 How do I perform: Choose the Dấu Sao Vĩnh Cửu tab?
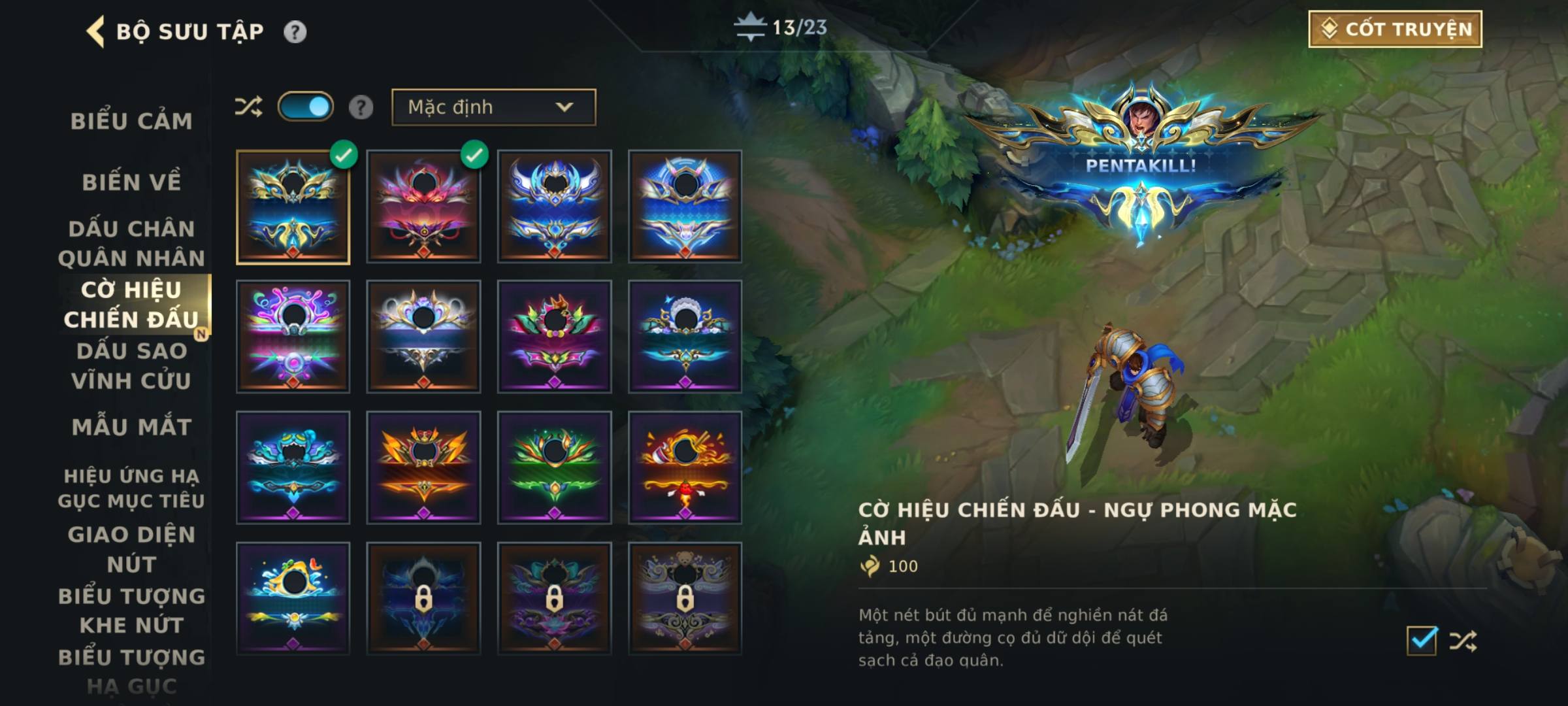pos(131,365)
